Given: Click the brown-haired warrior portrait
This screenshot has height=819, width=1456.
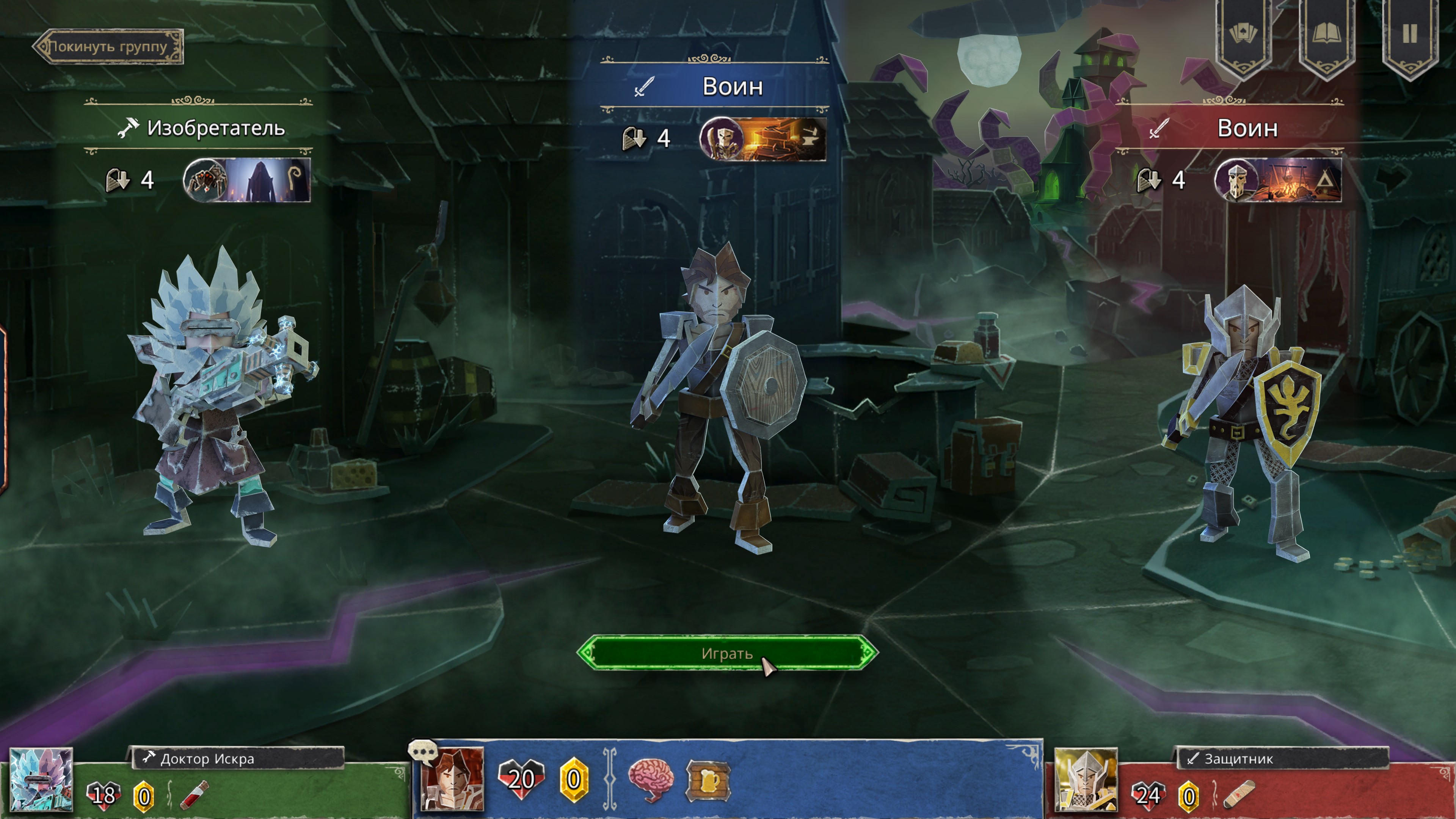Looking at the screenshot, I should pos(453,780).
